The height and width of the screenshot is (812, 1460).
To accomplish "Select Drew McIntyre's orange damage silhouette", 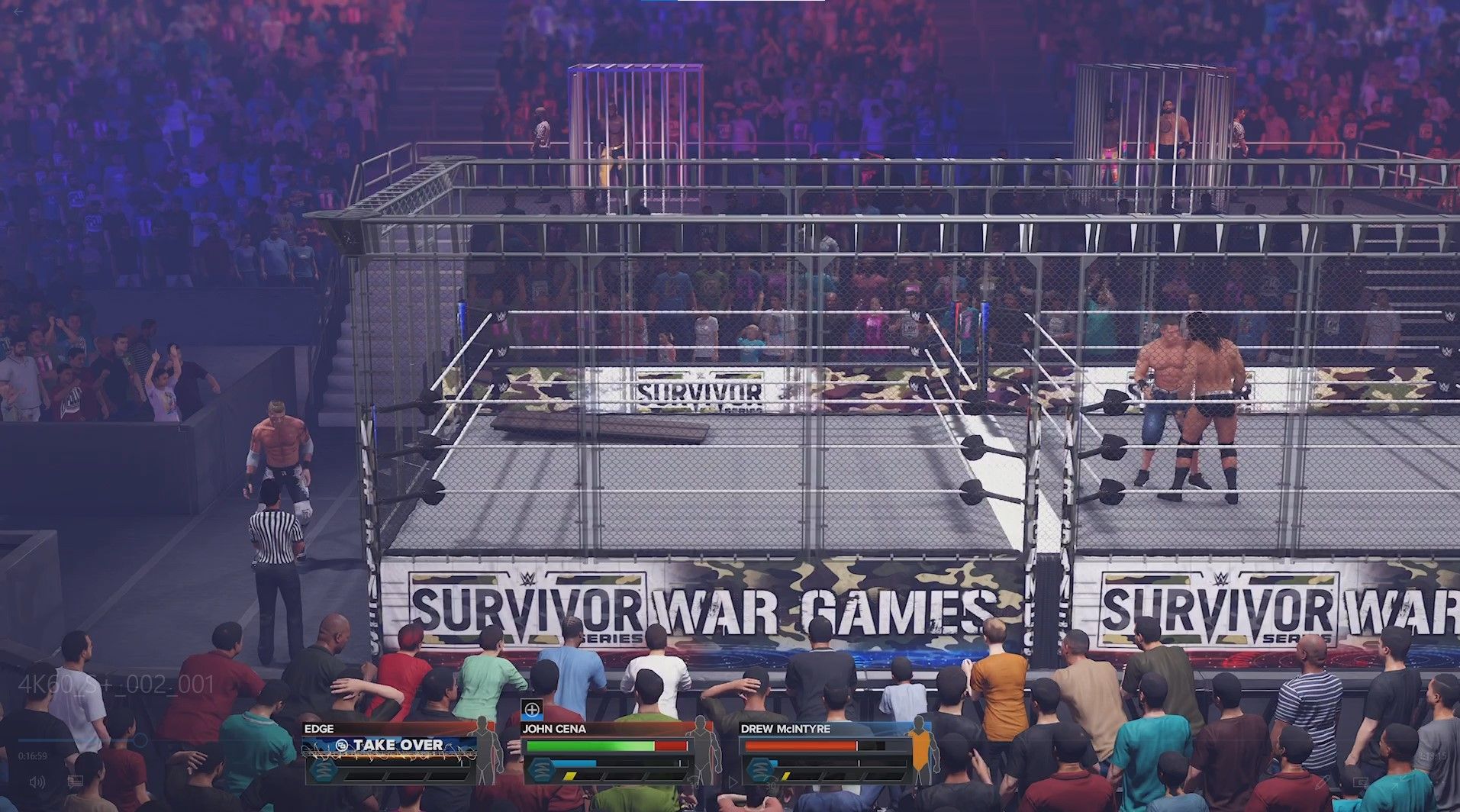I will pos(921,750).
